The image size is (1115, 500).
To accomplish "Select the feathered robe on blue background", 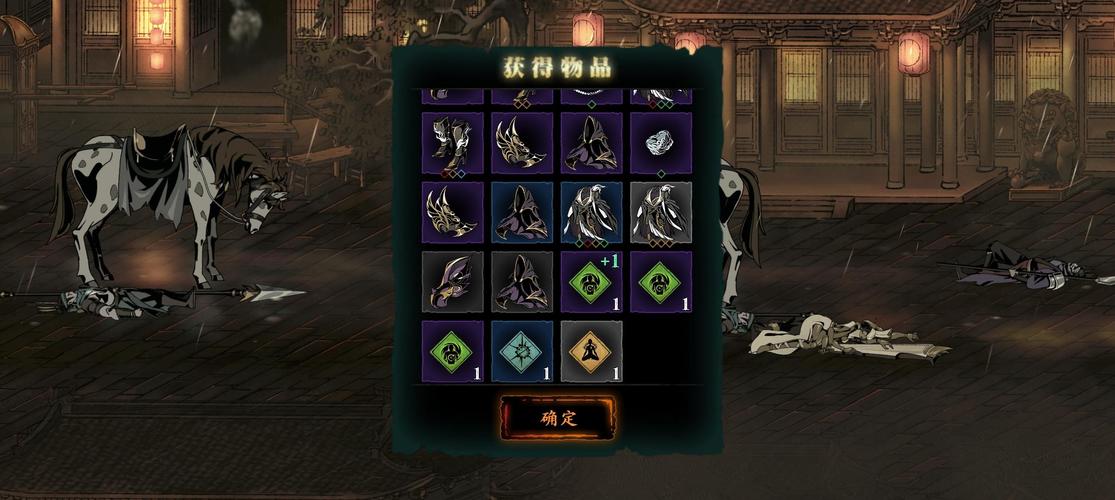I will (591, 212).
